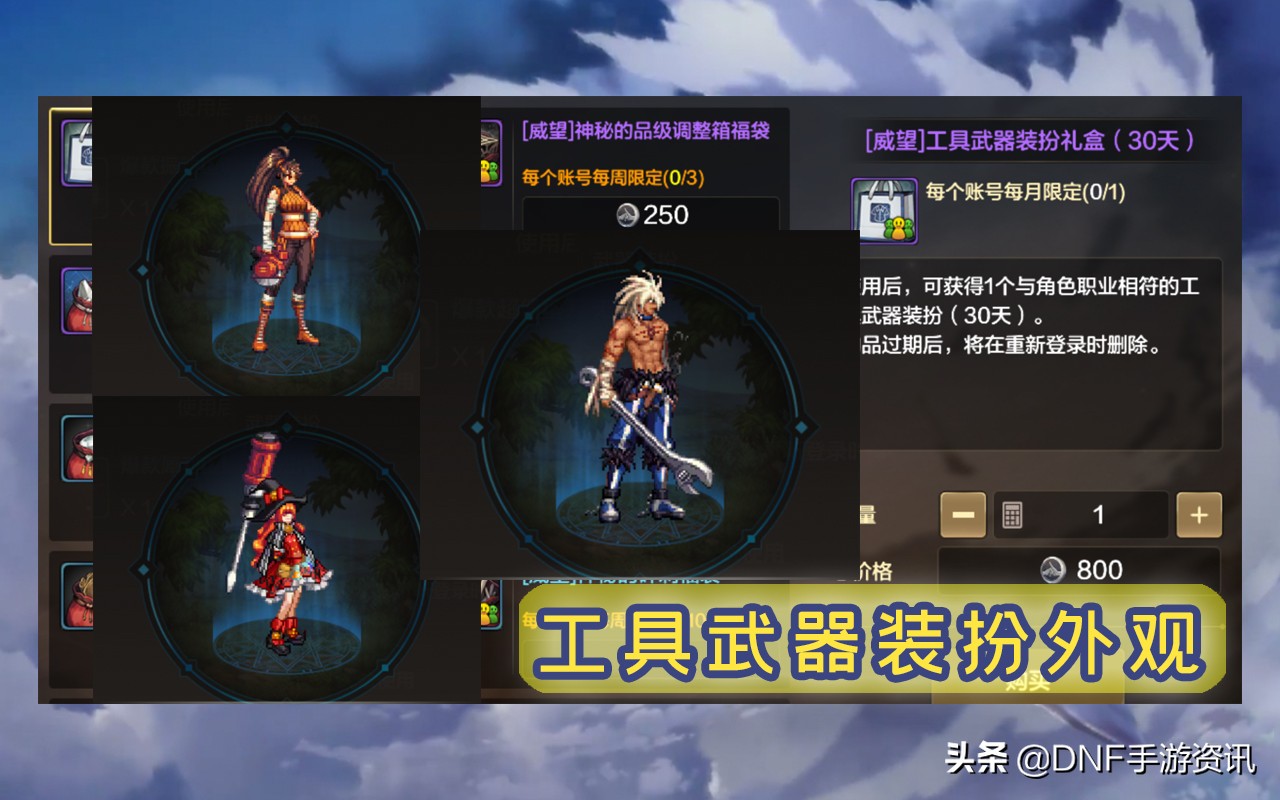The image size is (1280, 800).
Task: Click the coin icon beside the 250 price
Action: (x=628, y=214)
